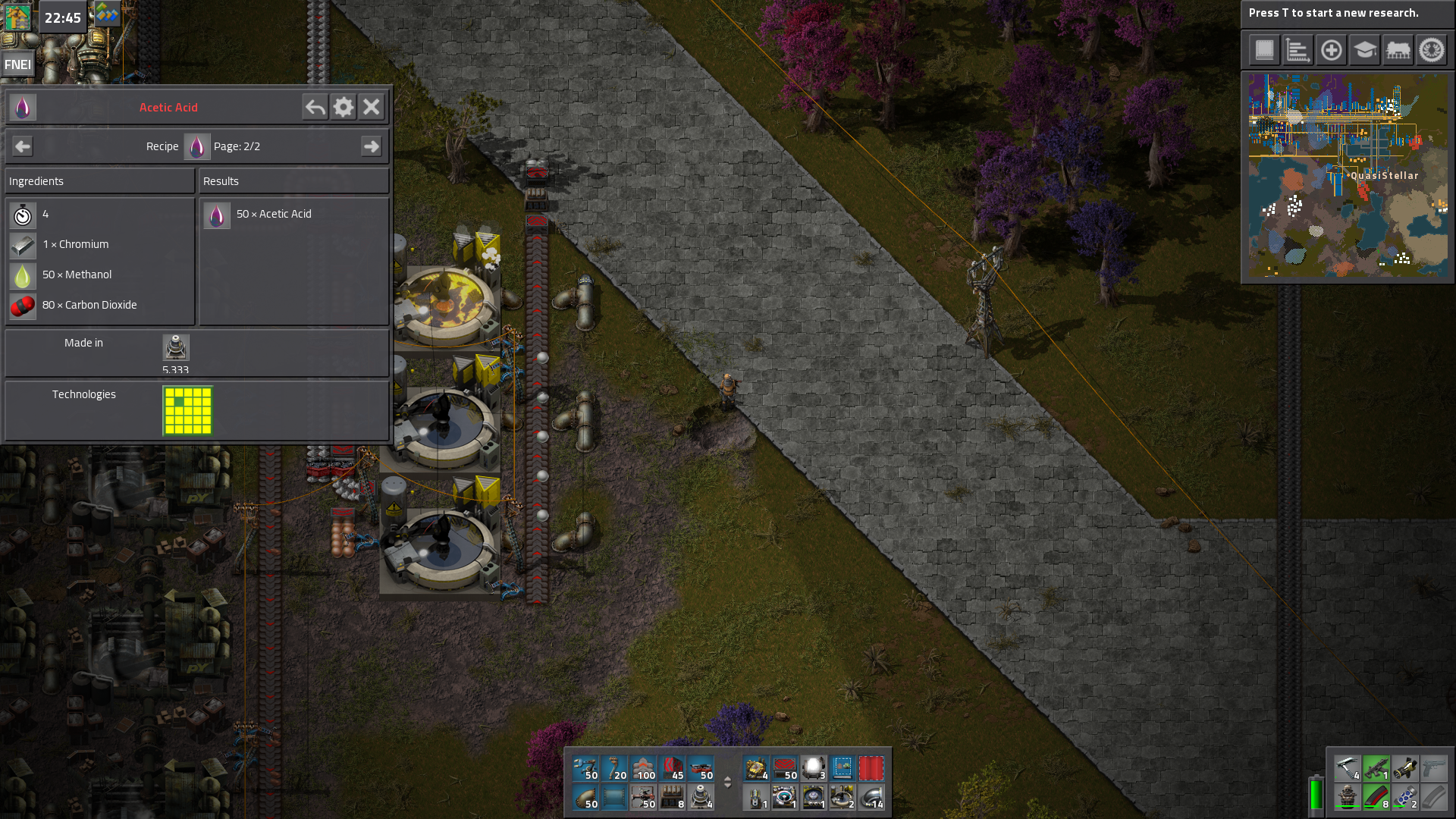Open the FNEI recipe window settings gear
Image resolution: width=1456 pixels, height=819 pixels.
click(343, 107)
